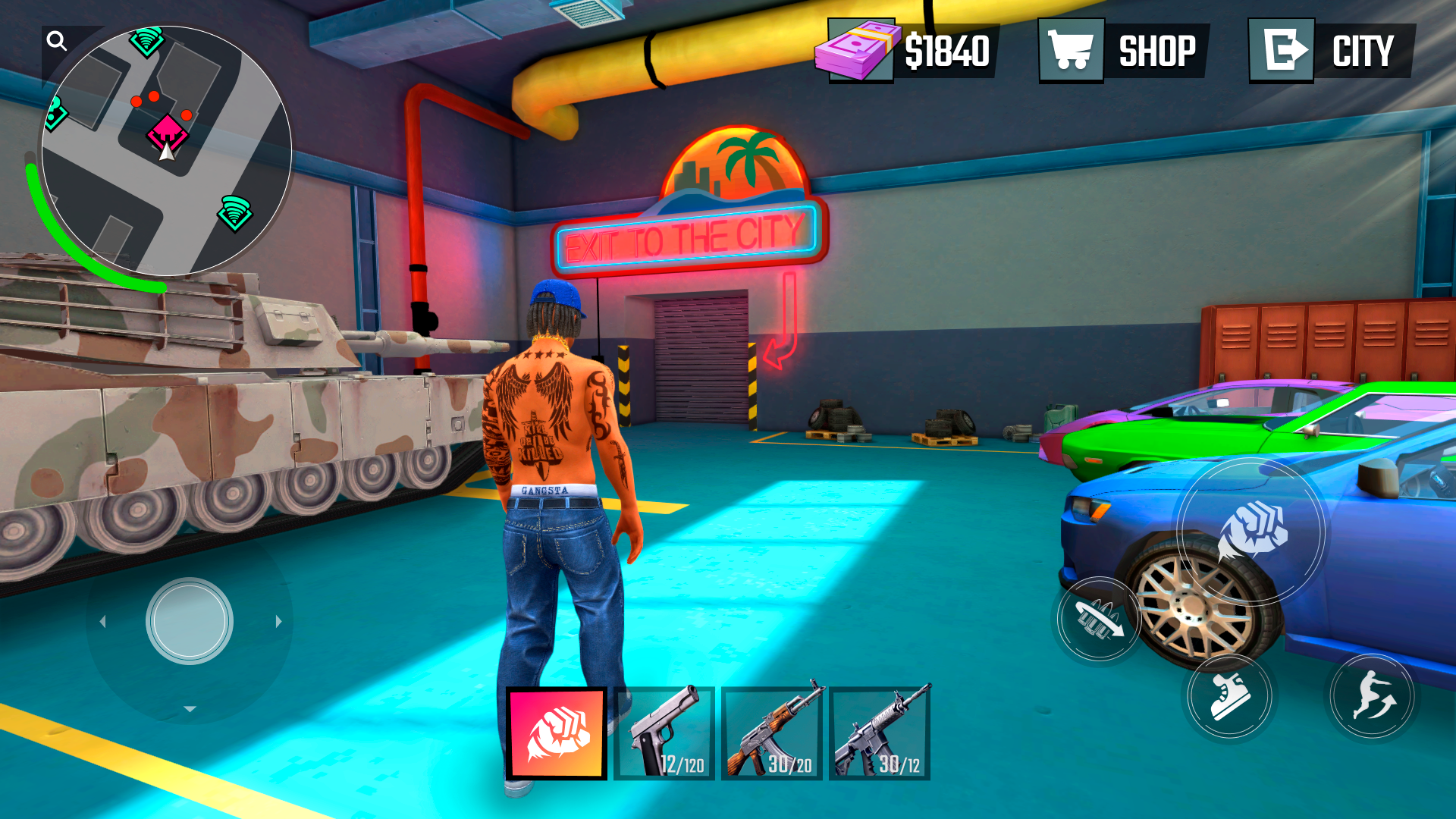Viewport: 1456px width, 819px height.
Task: Select the AK-47 weapon slot
Action: 771,731
